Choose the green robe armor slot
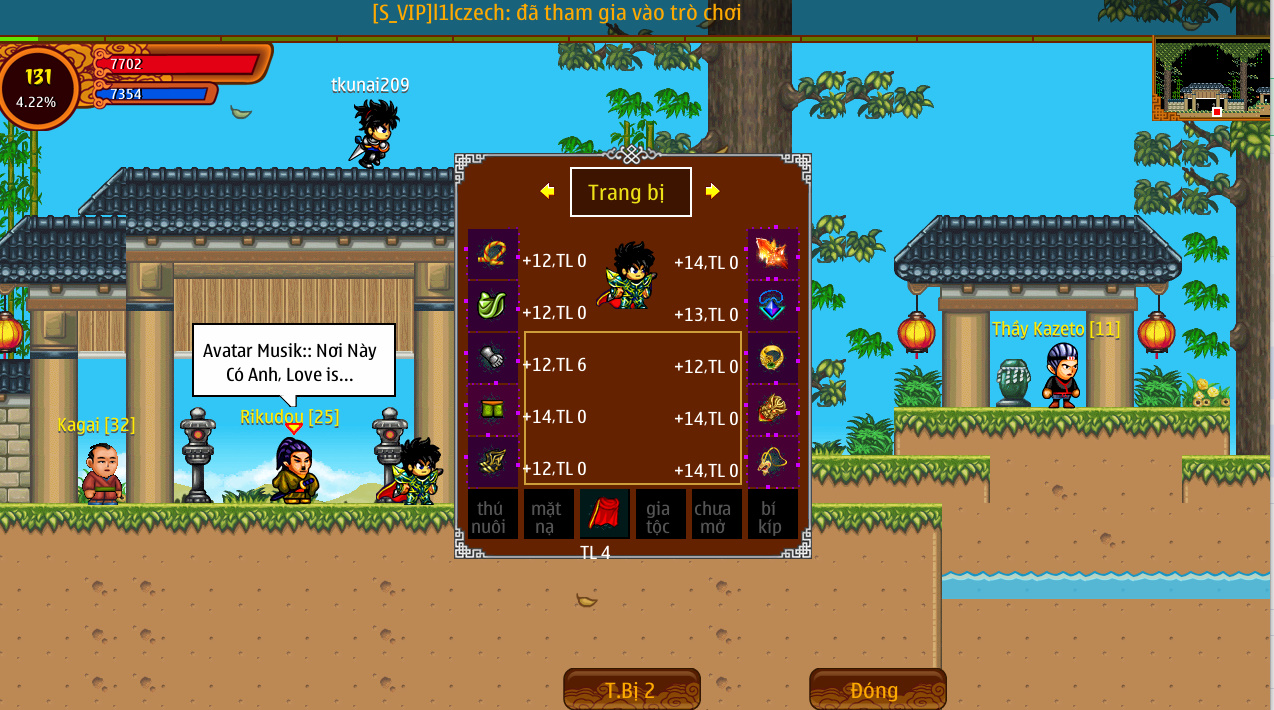 point(493,306)
